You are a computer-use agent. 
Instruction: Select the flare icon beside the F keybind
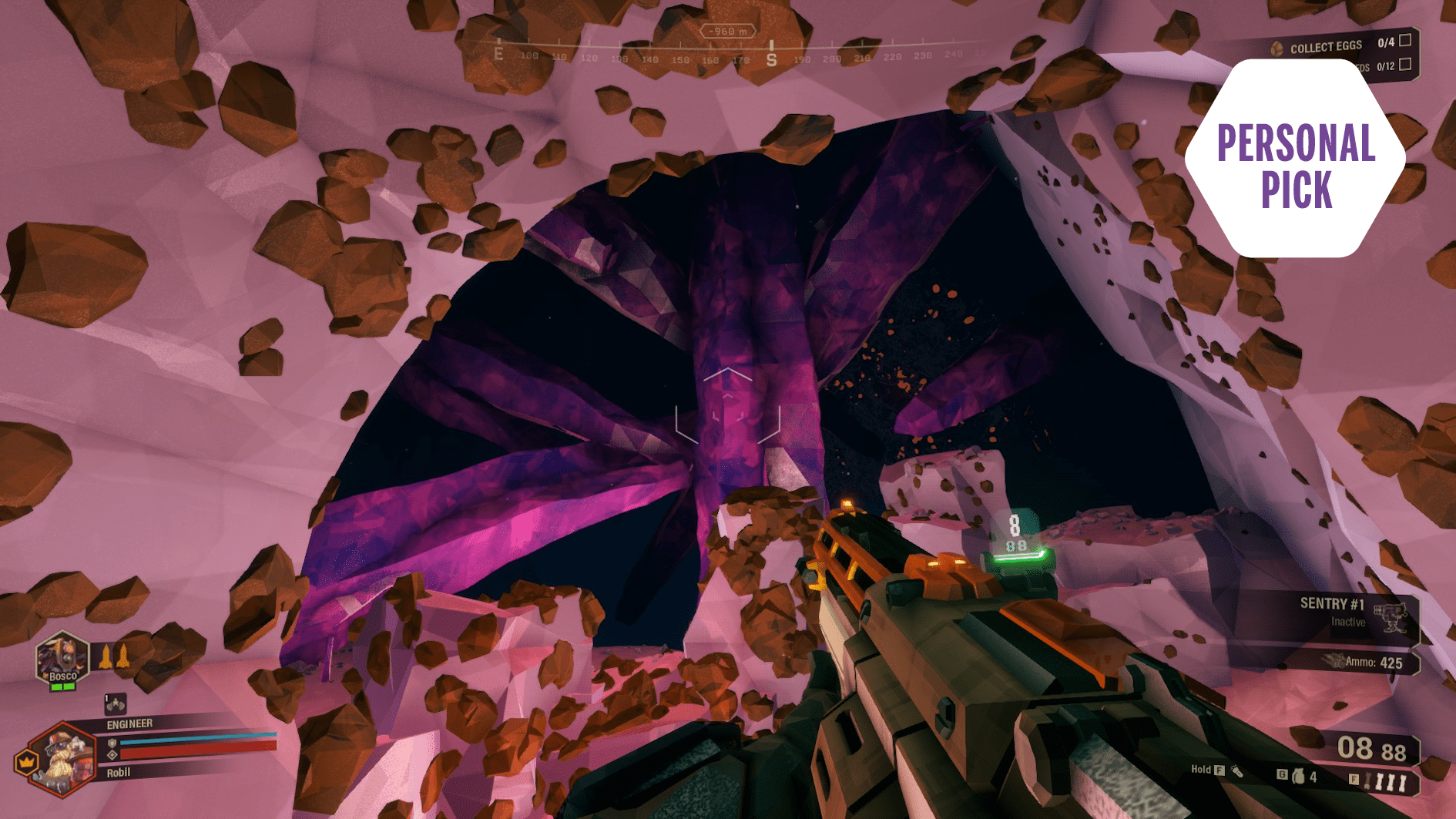[x=1366, y=780]
